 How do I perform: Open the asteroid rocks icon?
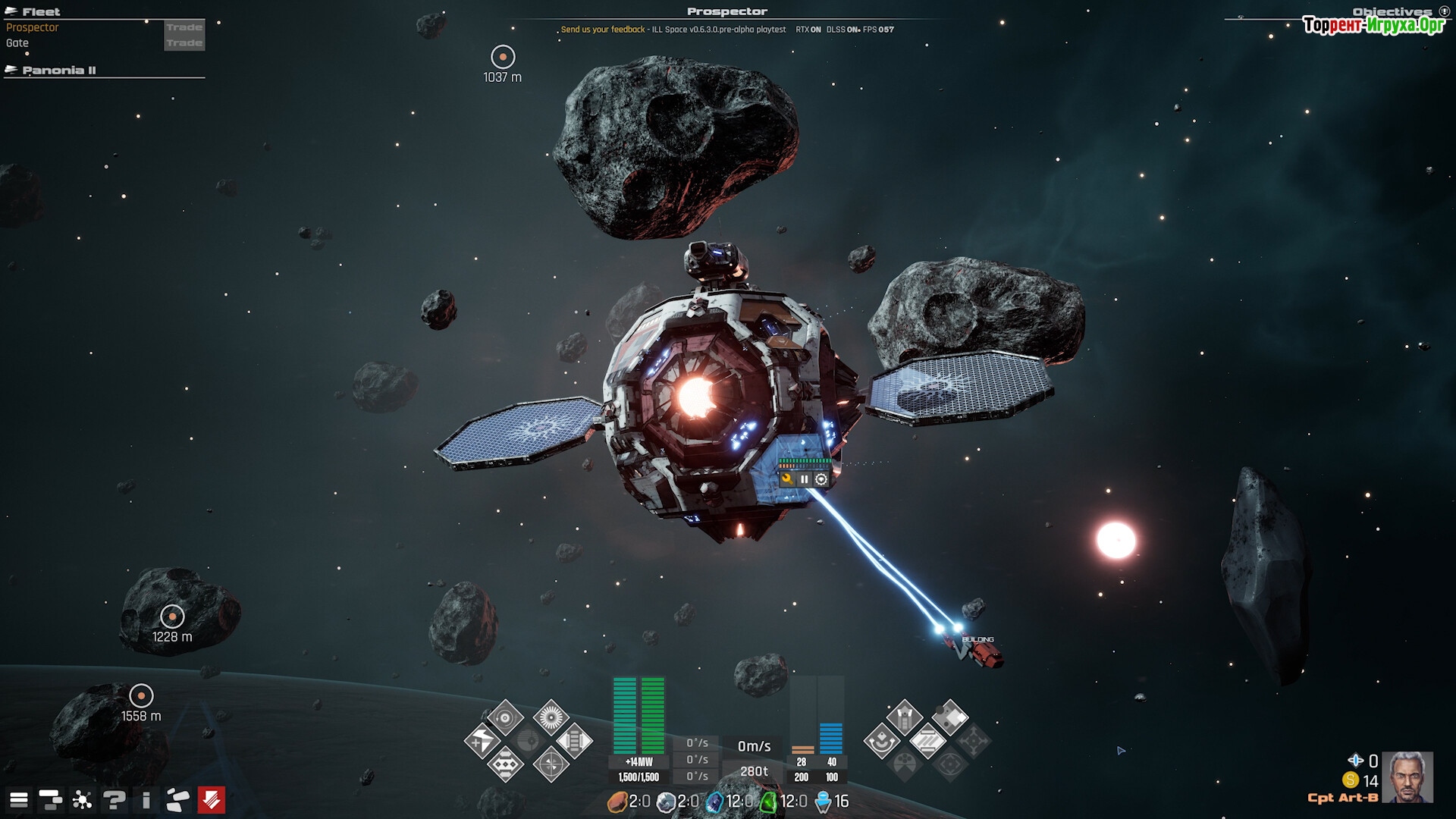(178, 800)
